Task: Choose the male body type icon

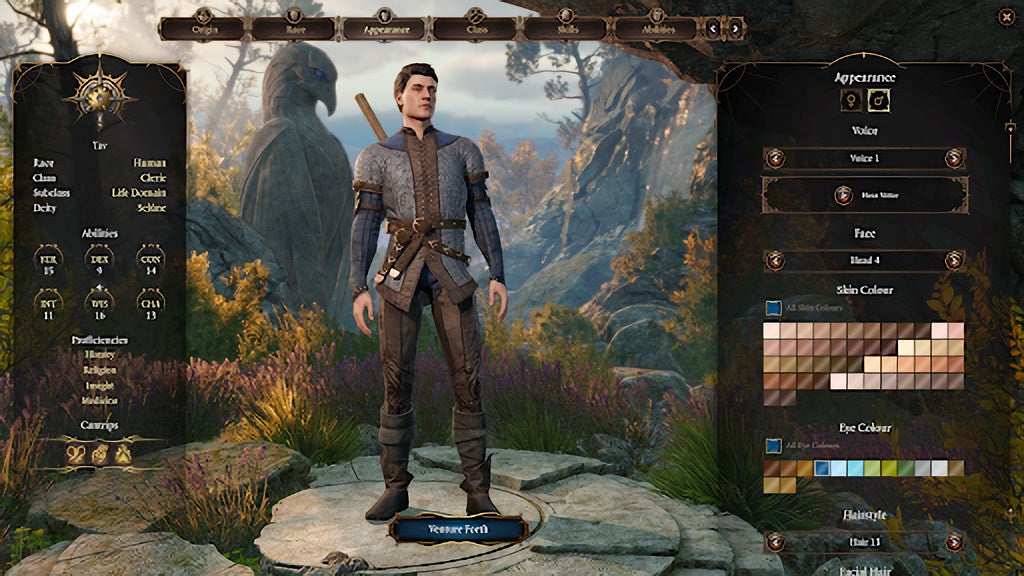Action: 879,100
